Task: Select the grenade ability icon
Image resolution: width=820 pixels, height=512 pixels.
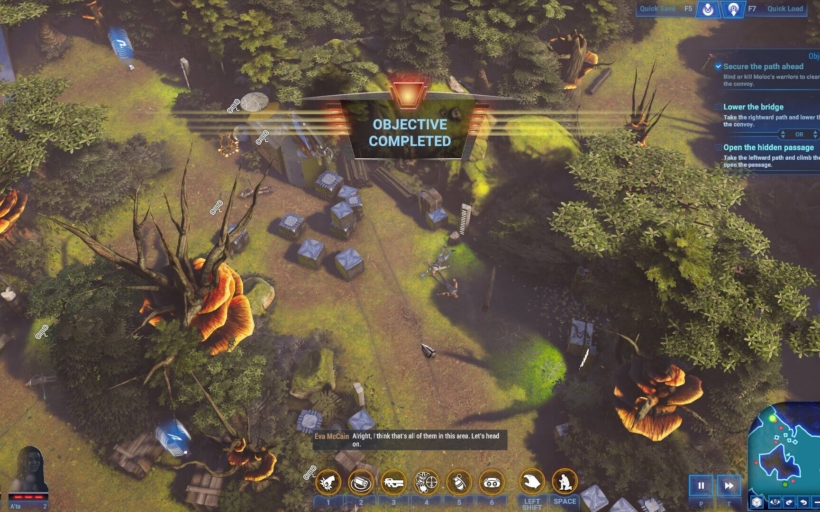Action: (459, 482)
